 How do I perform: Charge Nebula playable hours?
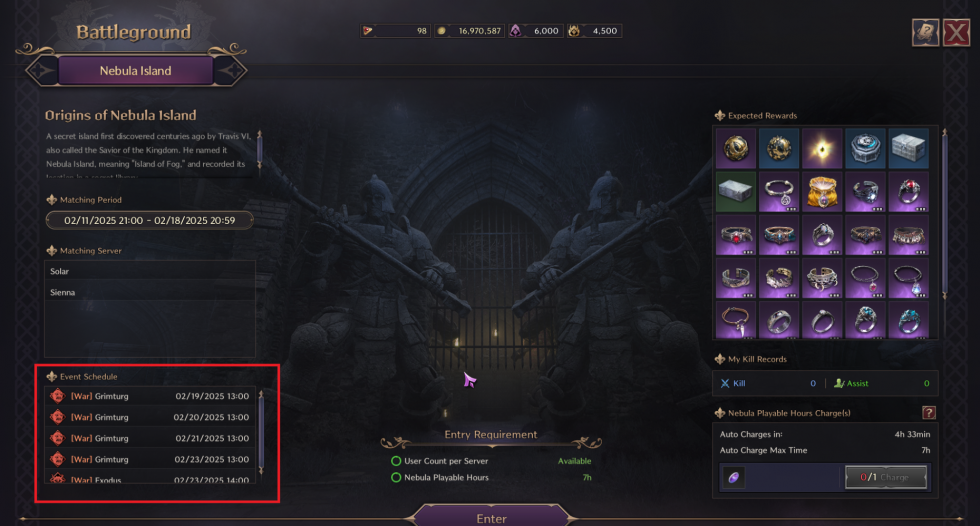pos(885,478)
